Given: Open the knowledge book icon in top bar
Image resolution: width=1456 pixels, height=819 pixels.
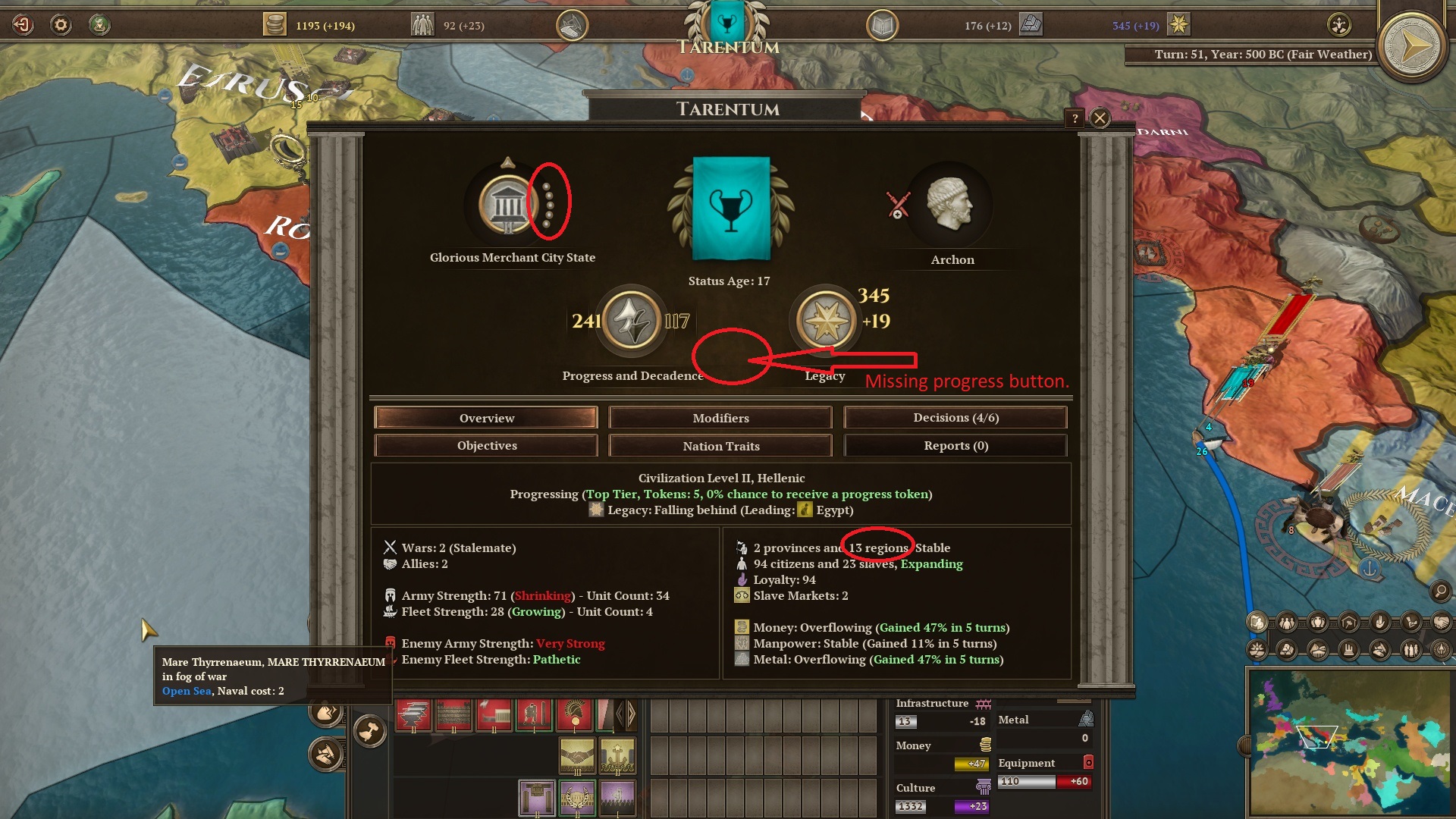Looking at the screenshot, I should tap(881, 24).
